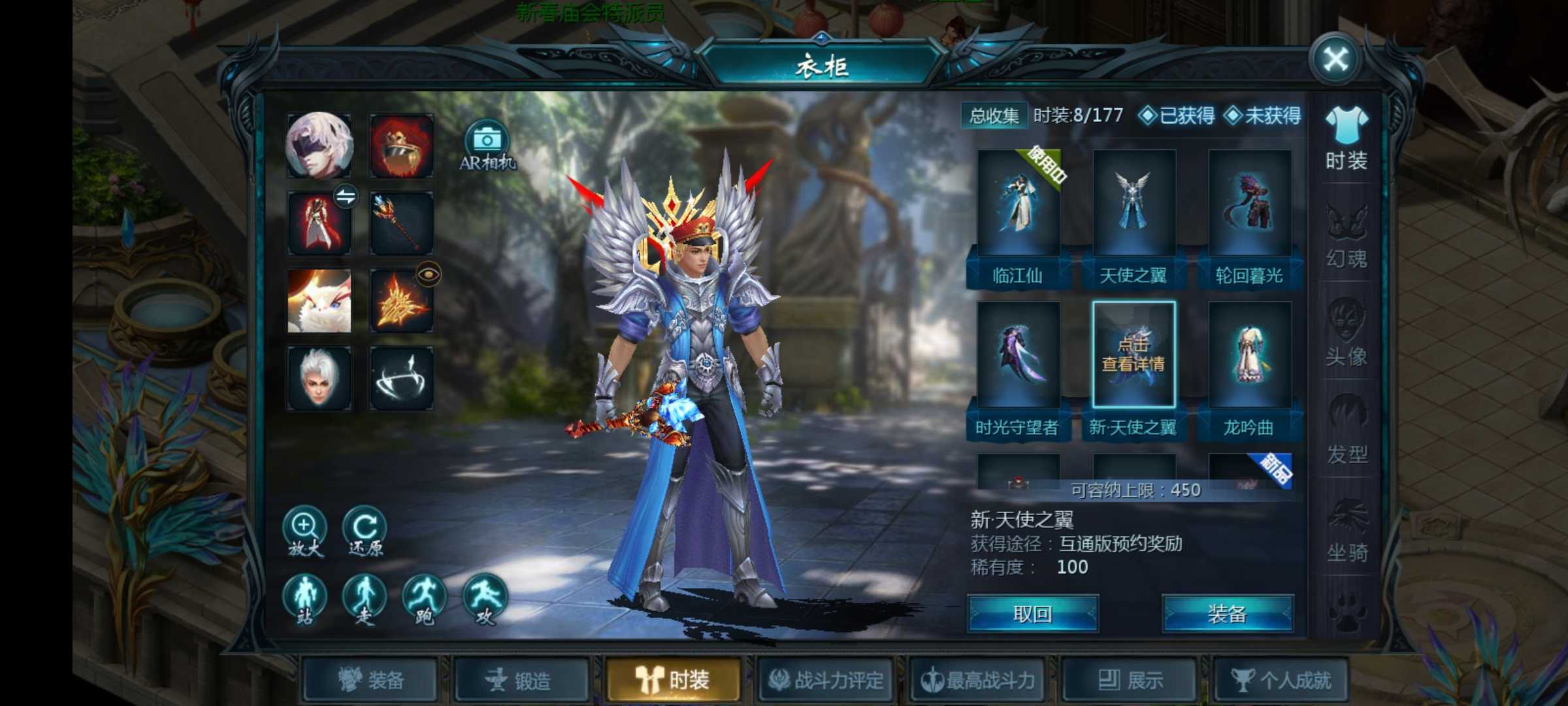This screenshot has height=706, width=1568.
Task: Toggle the 未获得 not-obtained filter
Action: point(1263,116)
